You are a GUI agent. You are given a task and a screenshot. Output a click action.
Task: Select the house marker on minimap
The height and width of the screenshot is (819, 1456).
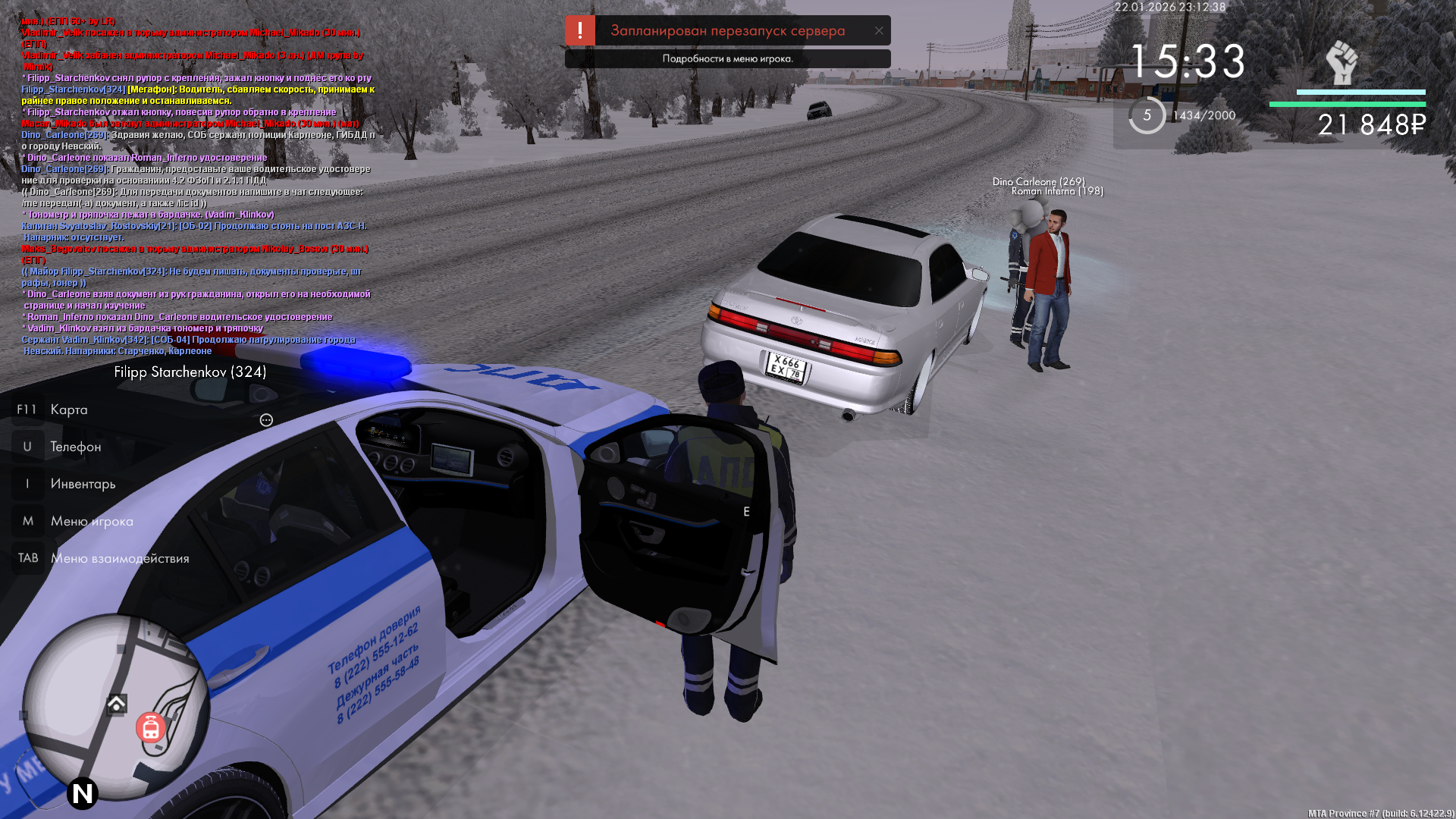(x=117, y=704)
